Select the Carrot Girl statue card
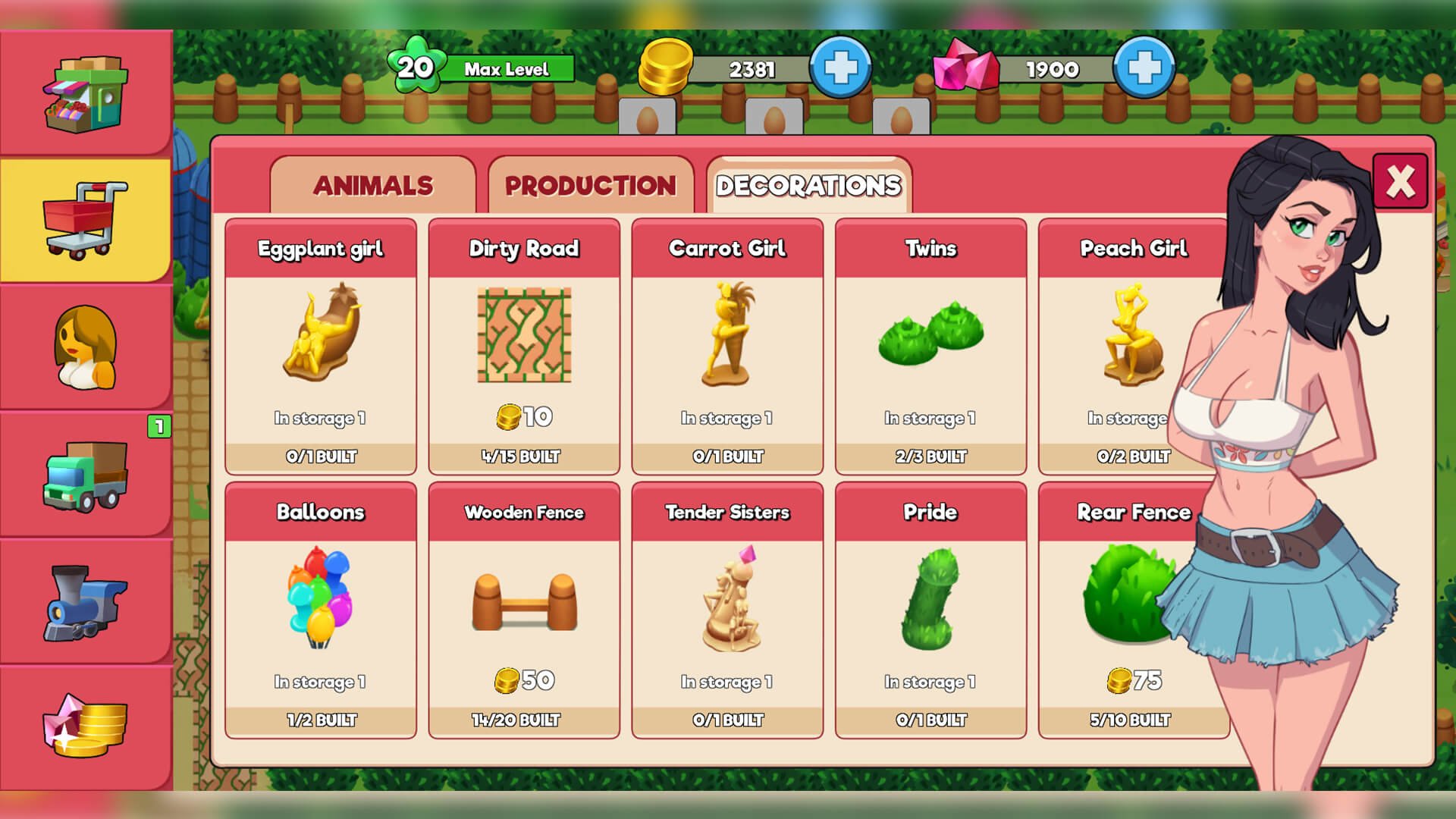Screen dimensions: 1456x819 pos(727,347)
